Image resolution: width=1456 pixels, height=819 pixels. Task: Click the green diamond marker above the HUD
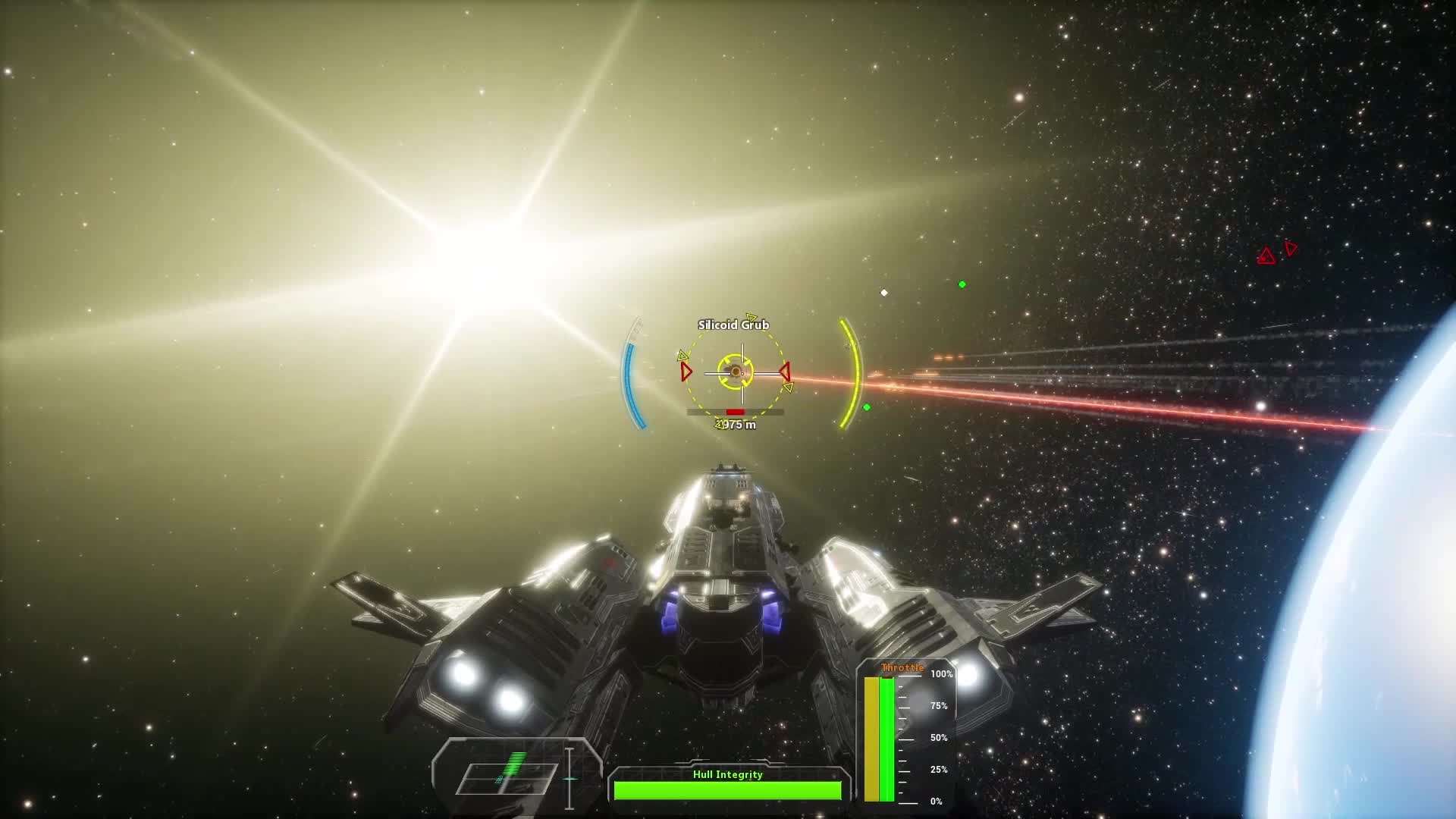[x=963, y=286]
